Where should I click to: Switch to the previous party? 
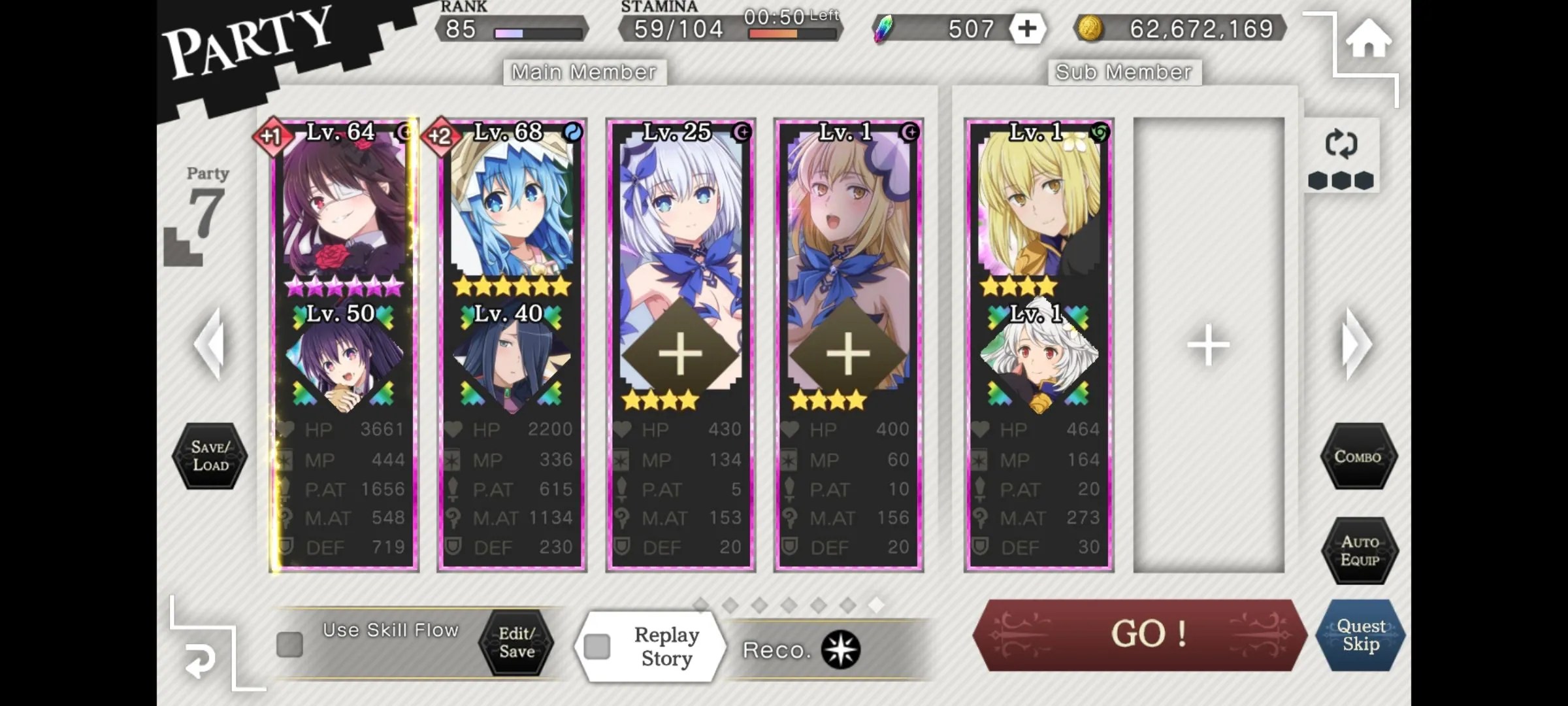coord(210,344)
